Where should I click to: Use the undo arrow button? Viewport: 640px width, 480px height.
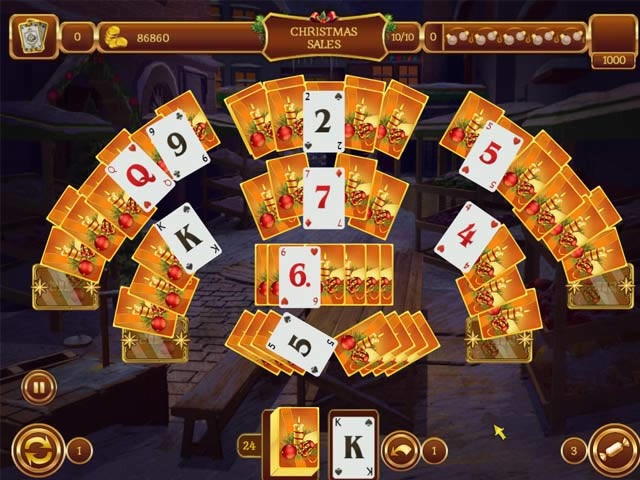(400, 450)
